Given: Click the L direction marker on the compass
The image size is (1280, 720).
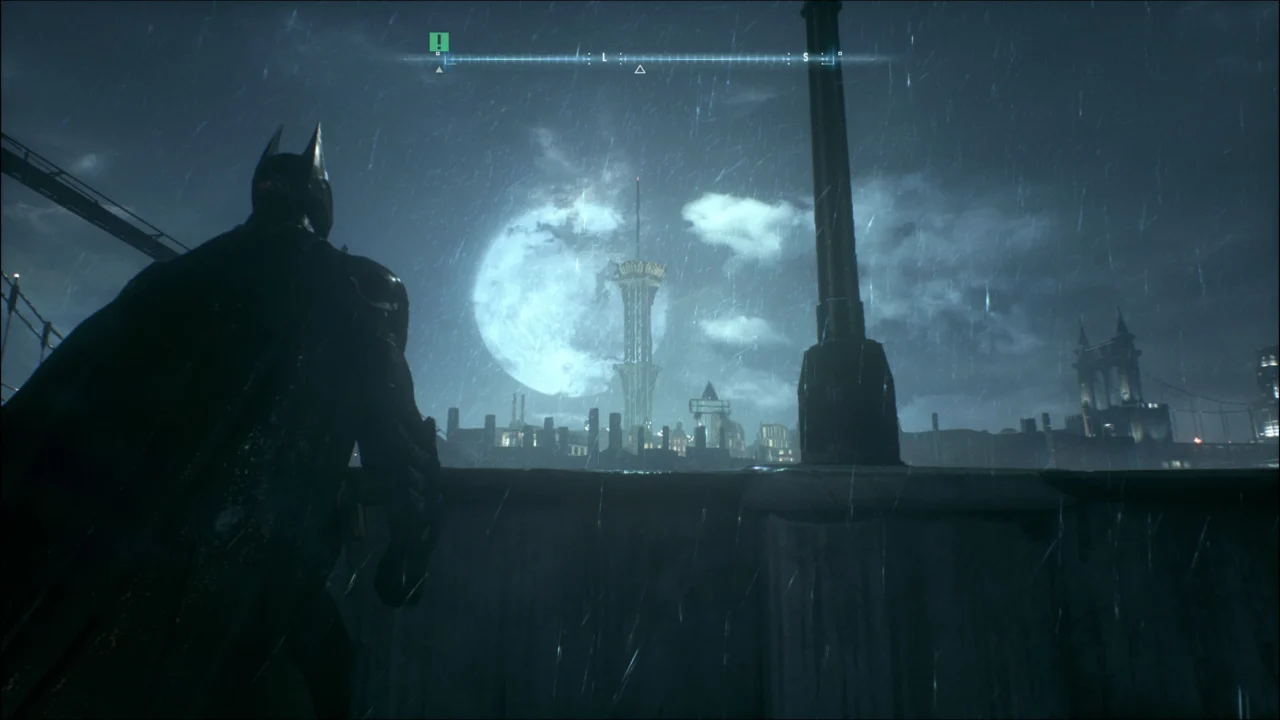Looking at the screenshot, I should (x=605, y=56).
